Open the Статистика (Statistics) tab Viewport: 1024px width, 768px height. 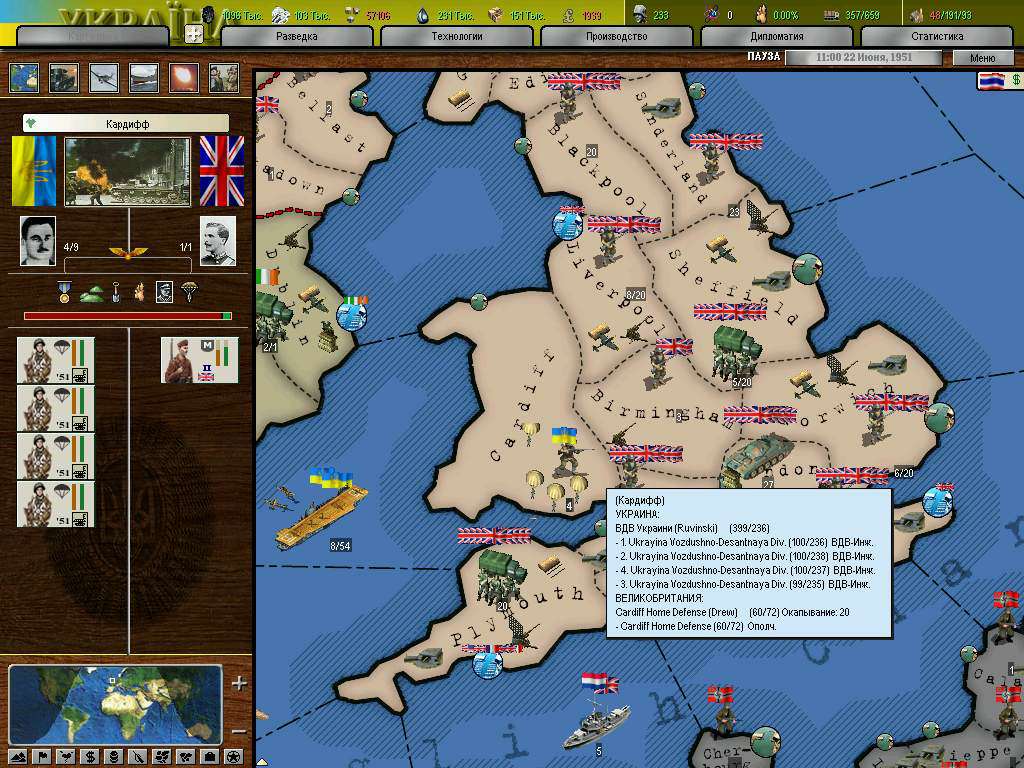[x=937, y=36]
